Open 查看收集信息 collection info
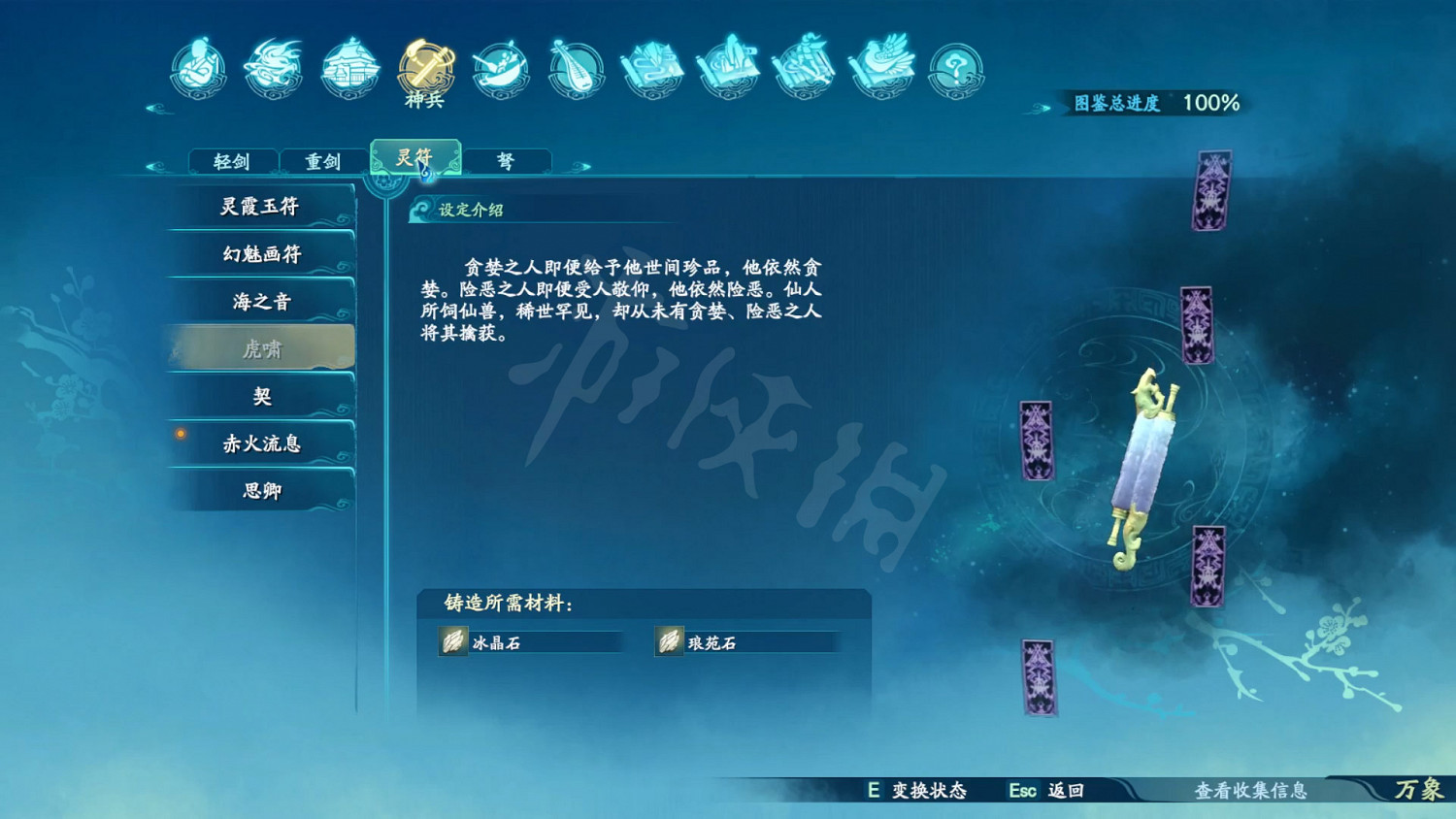This screenshot has width=1456, height=819. 1253,791
